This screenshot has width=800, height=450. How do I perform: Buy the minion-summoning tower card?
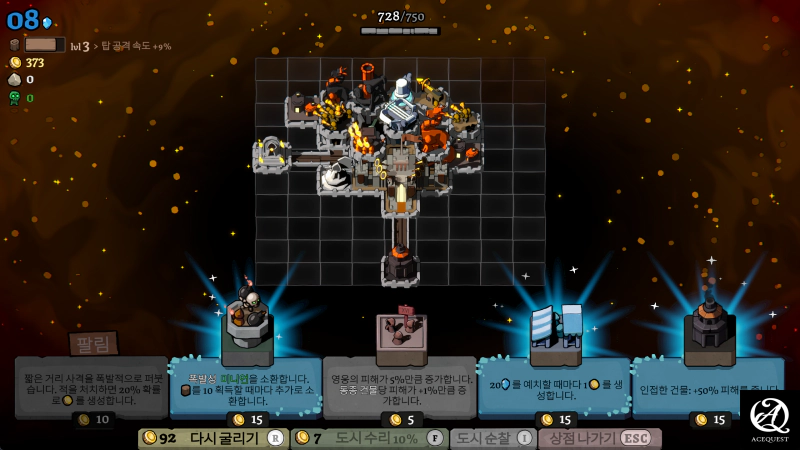[x=246, y=385]
